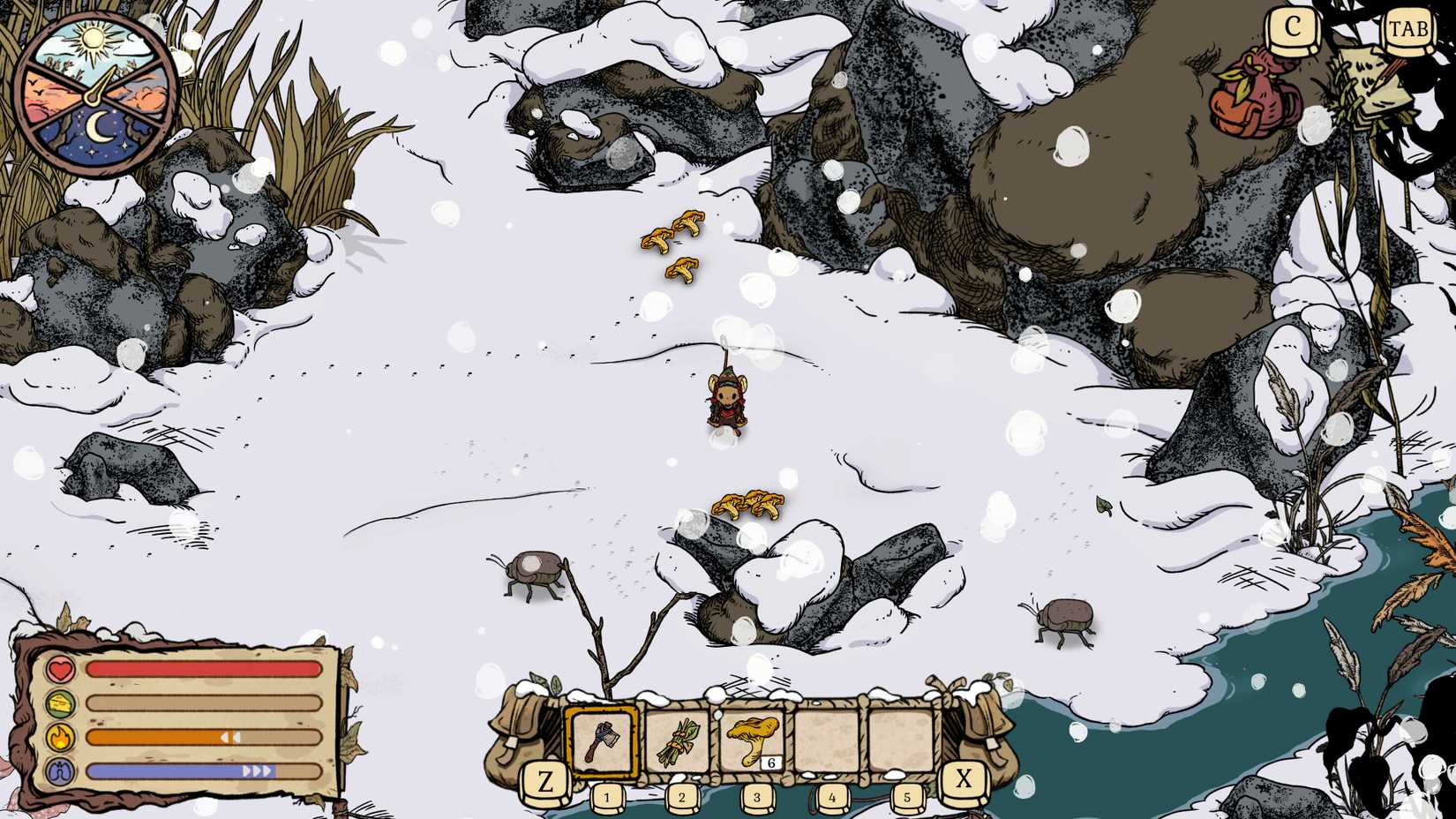Select the grass fiber bundle in slot 2
Viewport: 1456px width, 819px height.
point(679,740)
